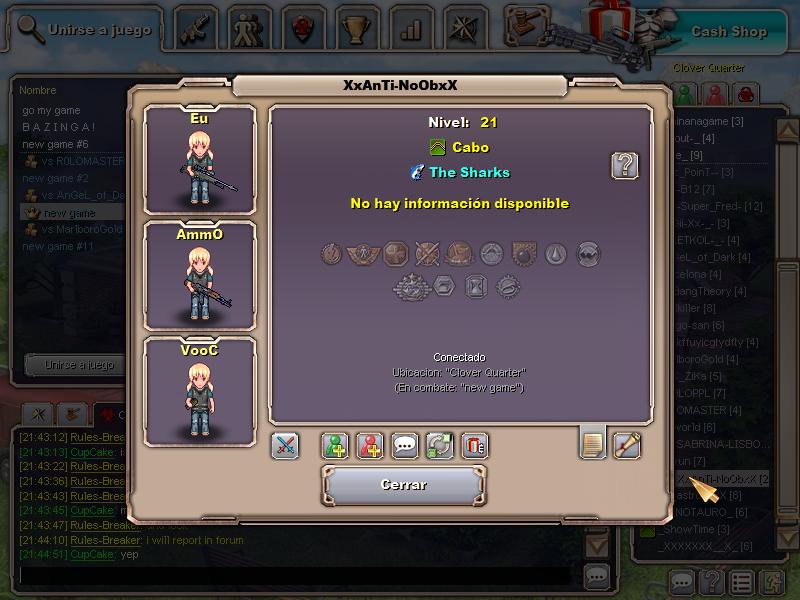This screenshot has height=600, width=800.
Task: Click the crossed swords duel button
Action: pyautogui.click(x=285, y=446)
